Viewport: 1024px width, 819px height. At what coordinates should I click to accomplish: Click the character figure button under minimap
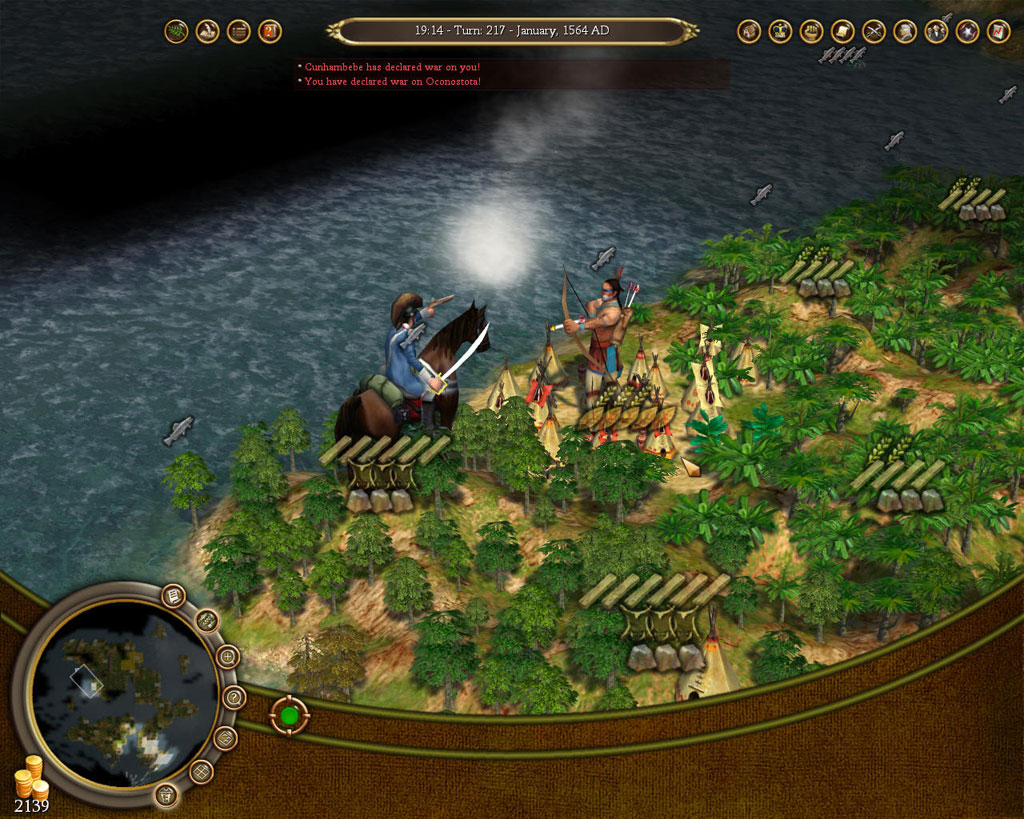click(167, 795)
